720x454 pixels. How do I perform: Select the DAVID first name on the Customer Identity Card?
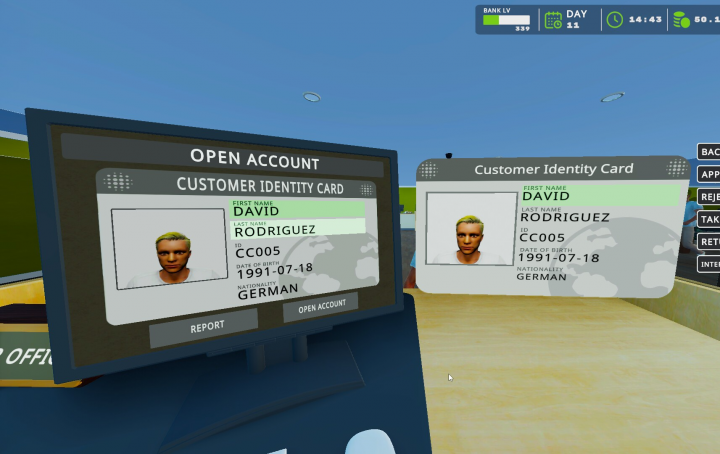point(598,196)
